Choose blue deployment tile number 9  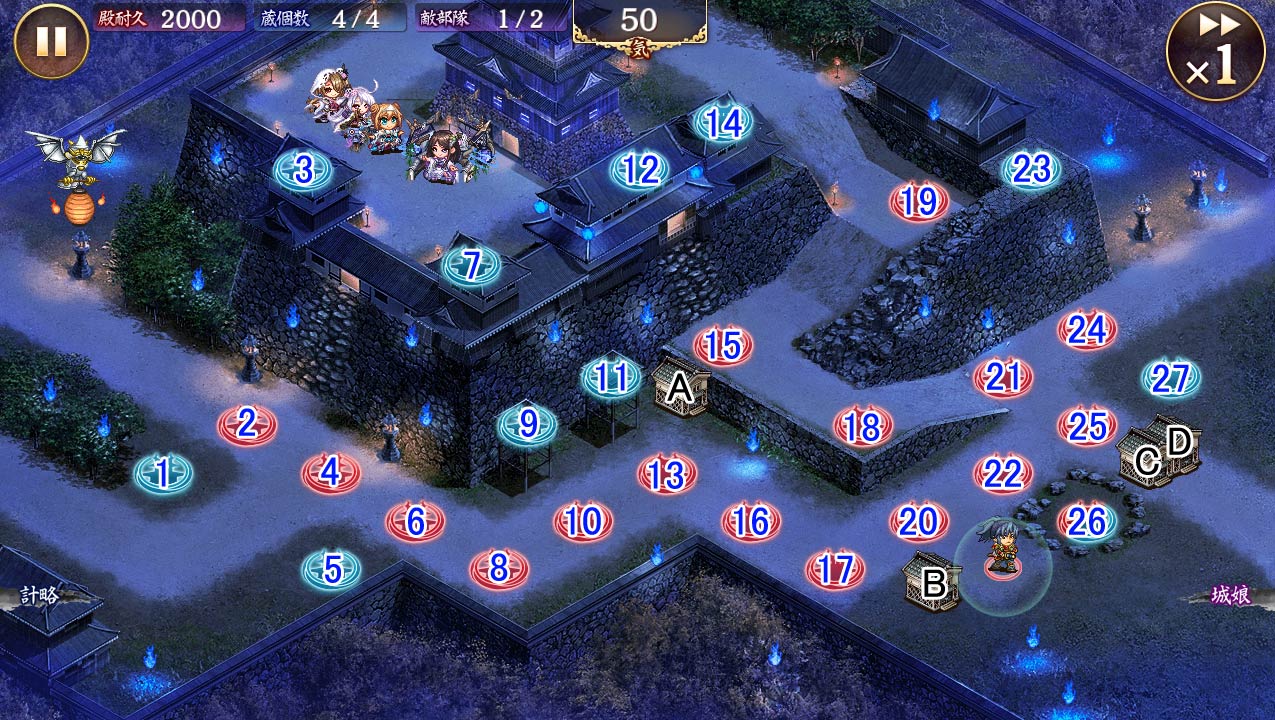528,425
